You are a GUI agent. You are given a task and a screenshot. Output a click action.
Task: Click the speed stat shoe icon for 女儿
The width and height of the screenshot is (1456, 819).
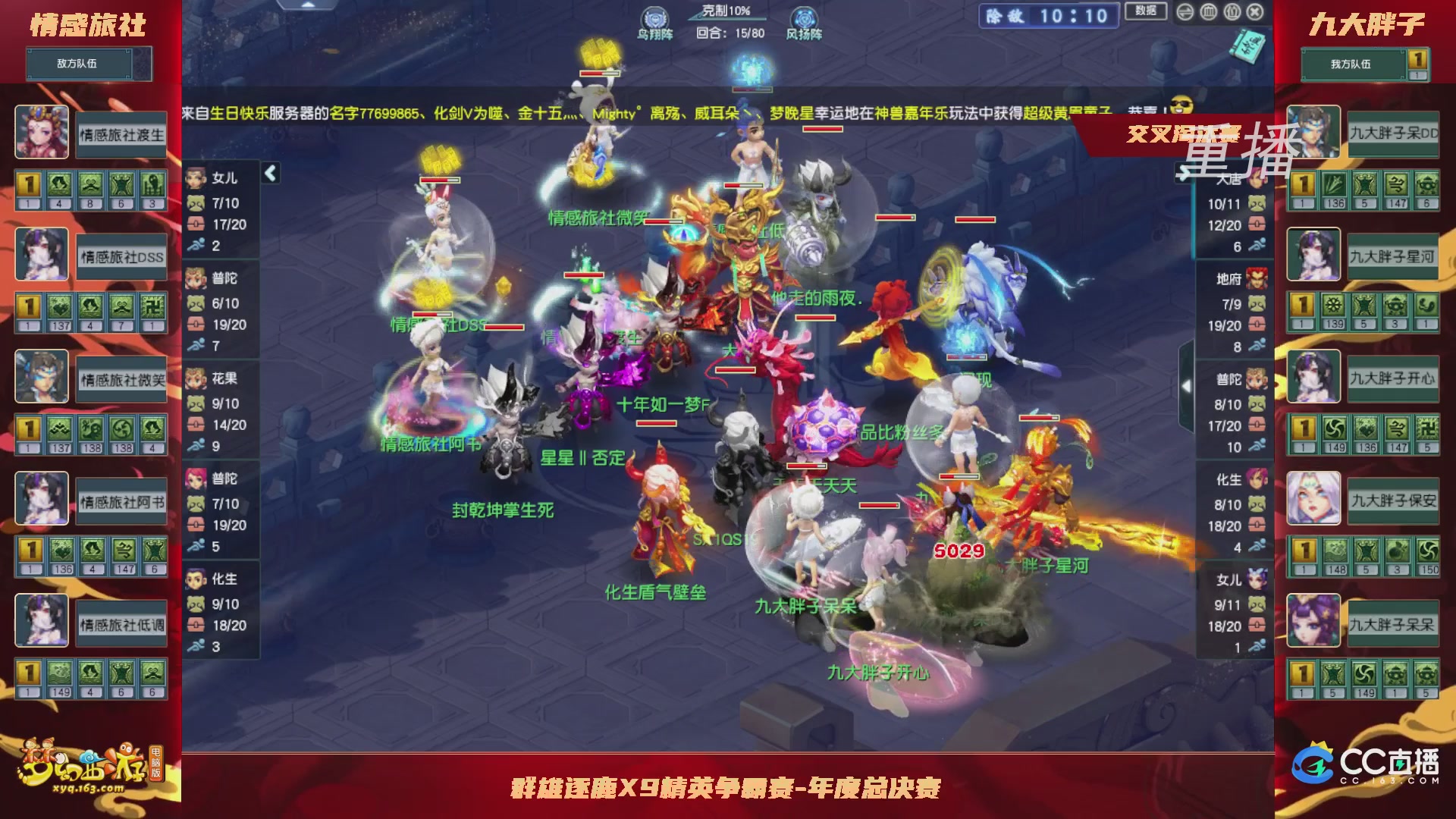point(196,246)
